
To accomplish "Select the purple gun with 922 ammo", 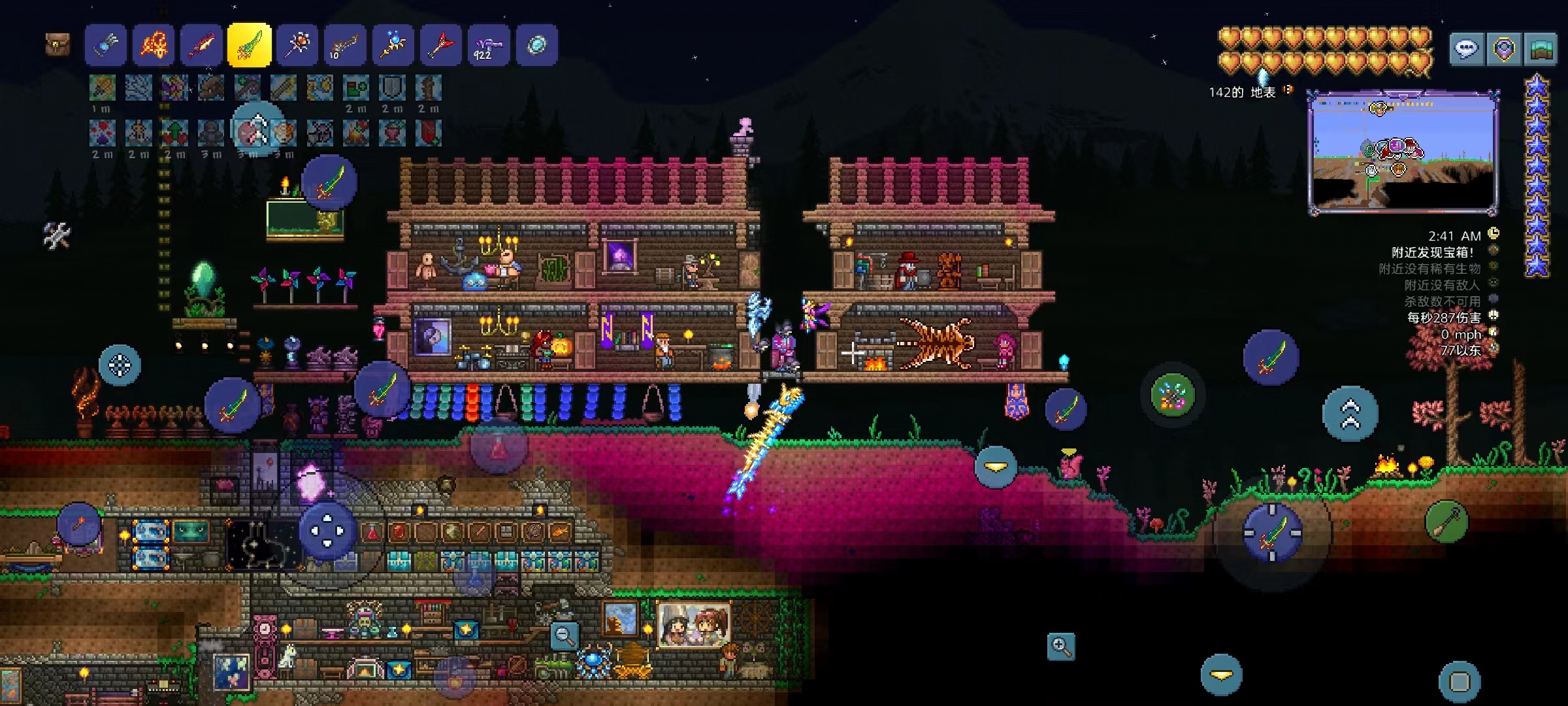I will pos(489,45).
